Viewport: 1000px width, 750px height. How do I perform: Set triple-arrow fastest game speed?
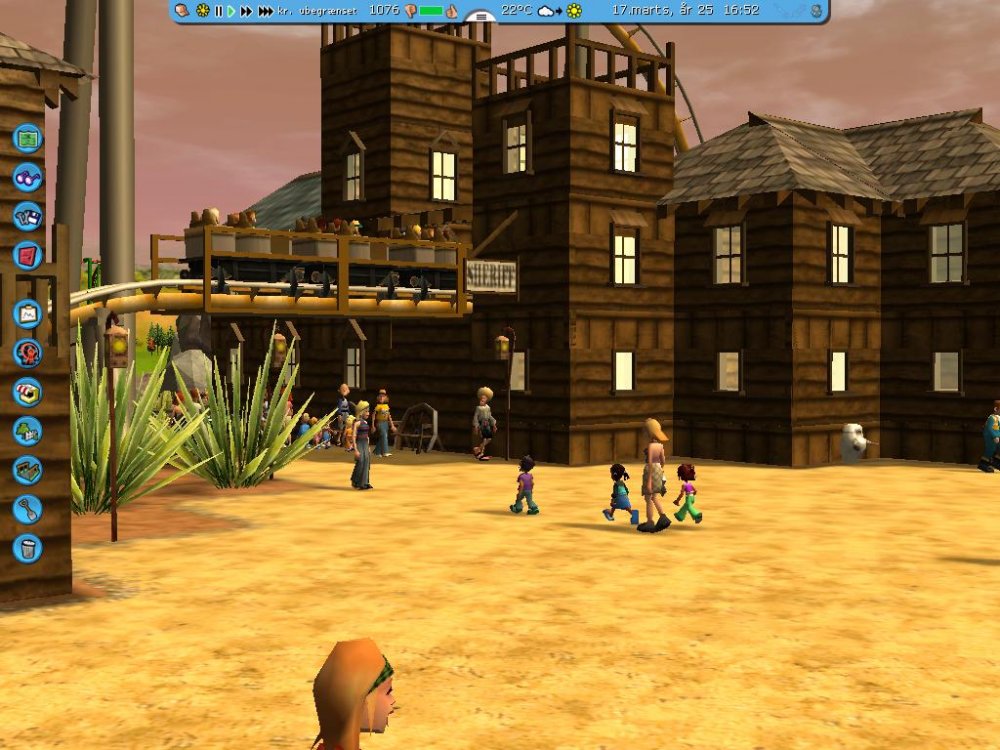pyautogui.click(x=265, y=11)
